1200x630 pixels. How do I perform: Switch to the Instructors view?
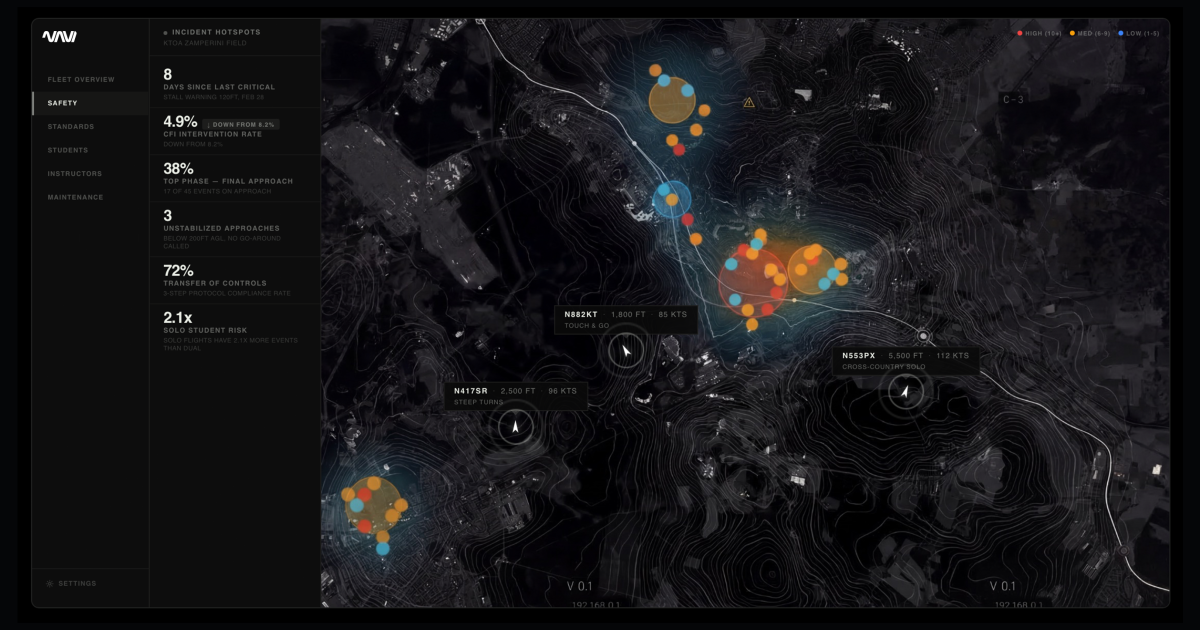[x=75, y=174]
